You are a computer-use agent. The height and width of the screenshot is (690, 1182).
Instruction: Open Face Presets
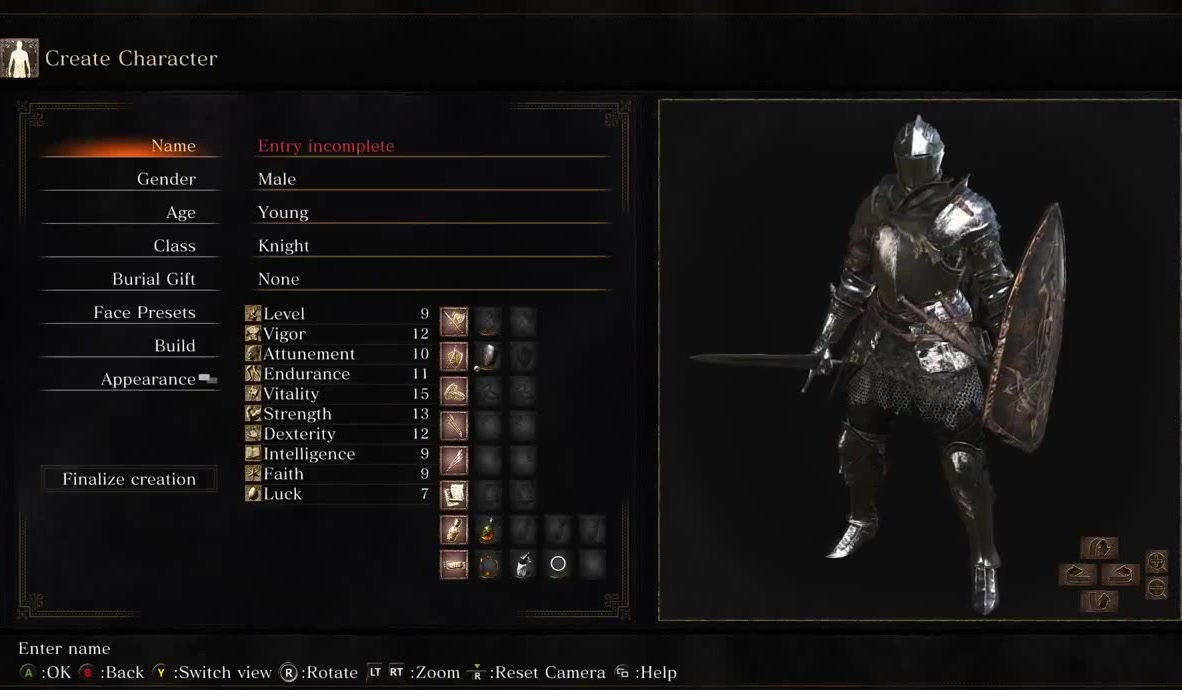pyautogui.click(x=144, y=313)
